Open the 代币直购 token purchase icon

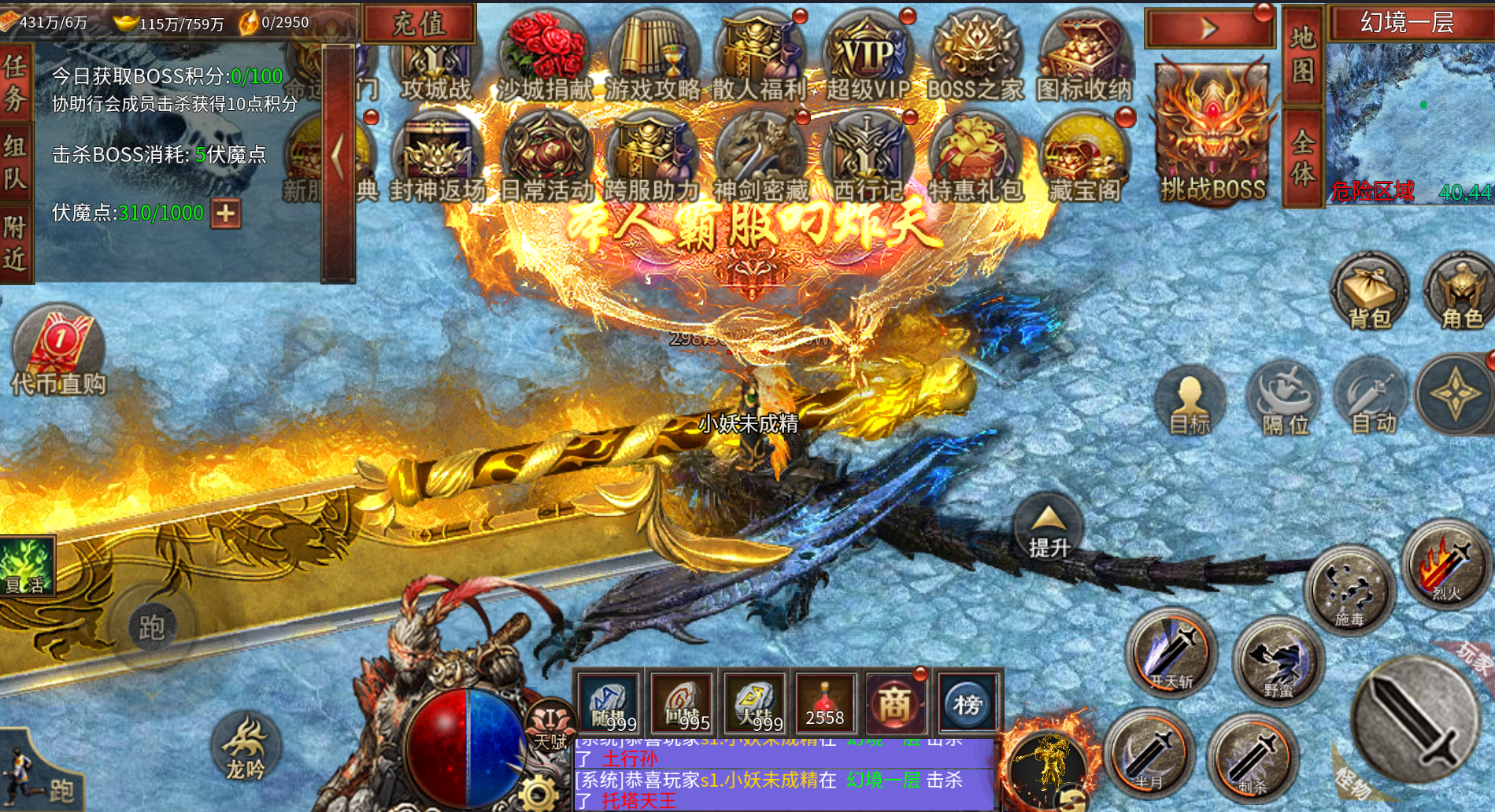pos(59,352)
